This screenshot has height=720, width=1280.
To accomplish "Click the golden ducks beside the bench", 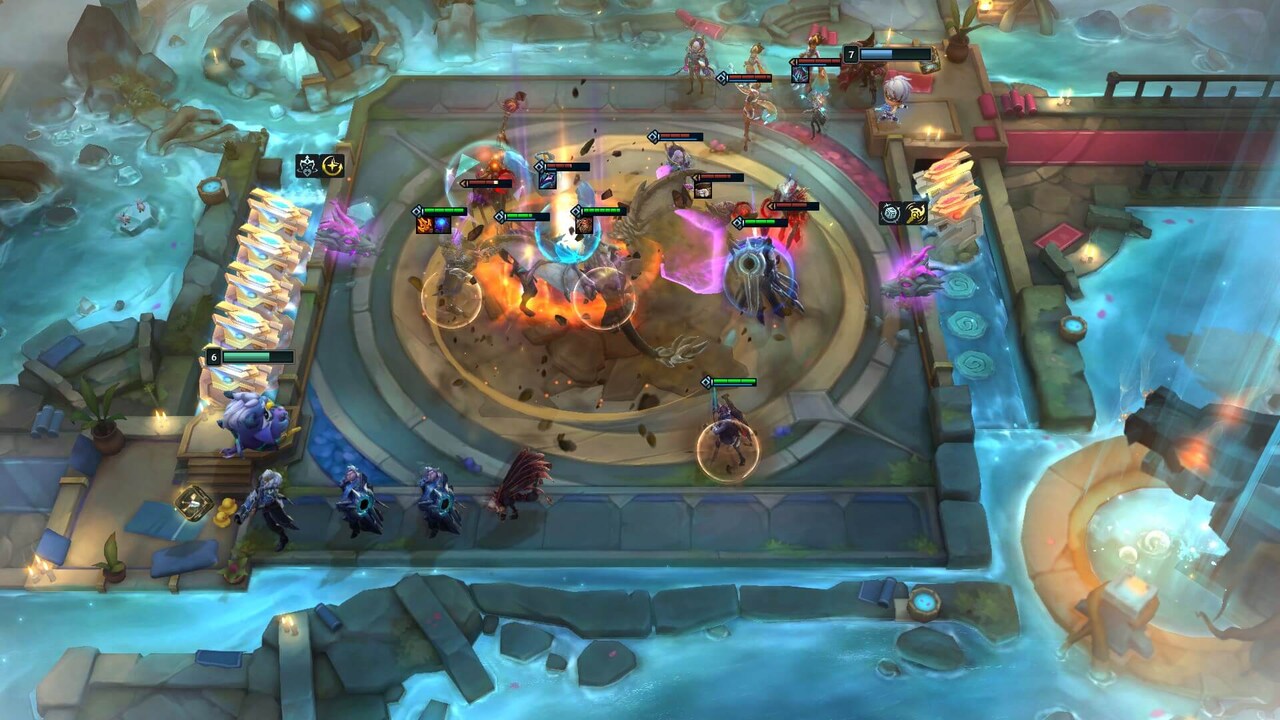I will click(x=225, y=513).
